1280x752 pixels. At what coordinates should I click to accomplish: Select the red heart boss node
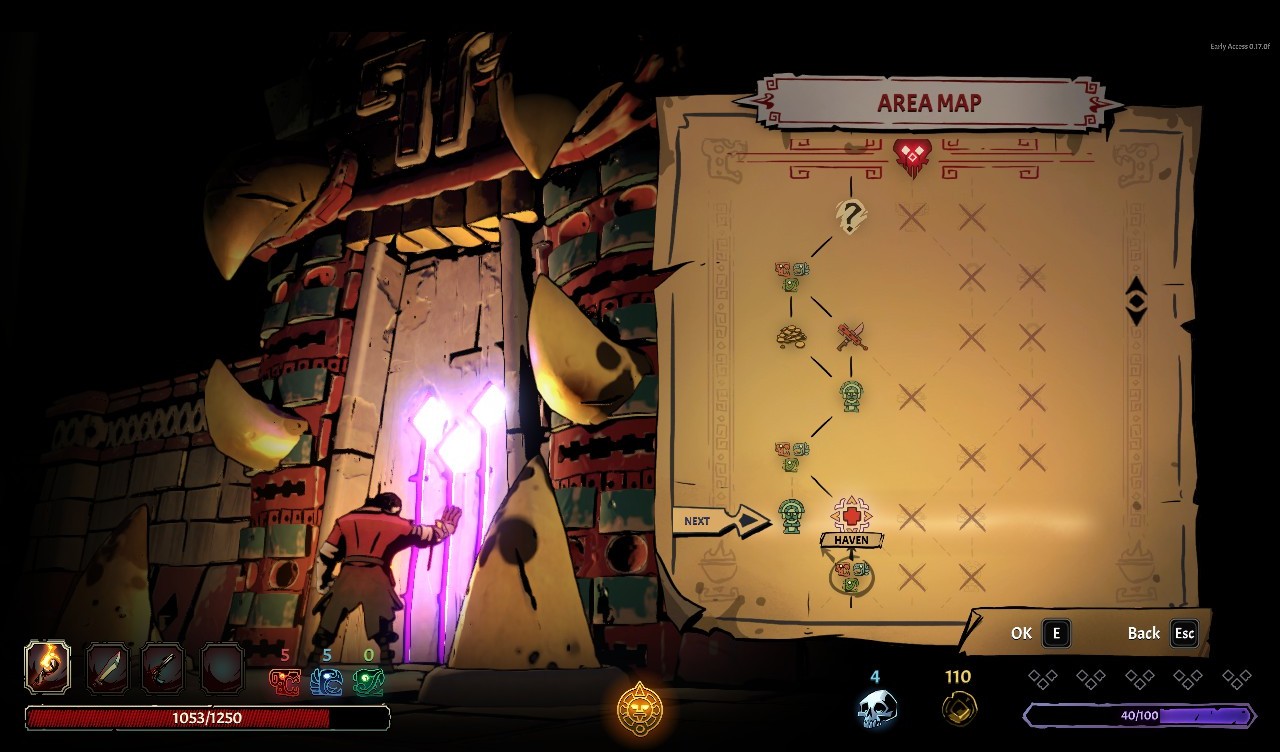pos(911,156)
